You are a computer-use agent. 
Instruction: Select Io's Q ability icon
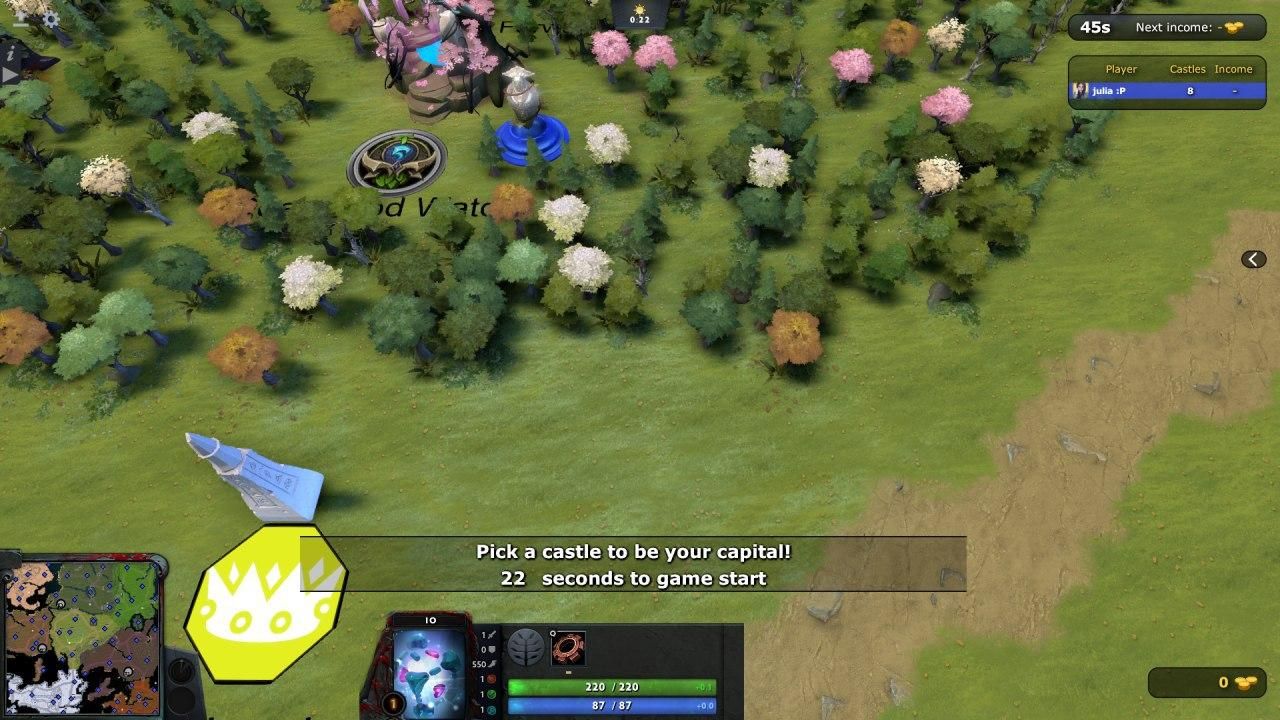[568, 648]
